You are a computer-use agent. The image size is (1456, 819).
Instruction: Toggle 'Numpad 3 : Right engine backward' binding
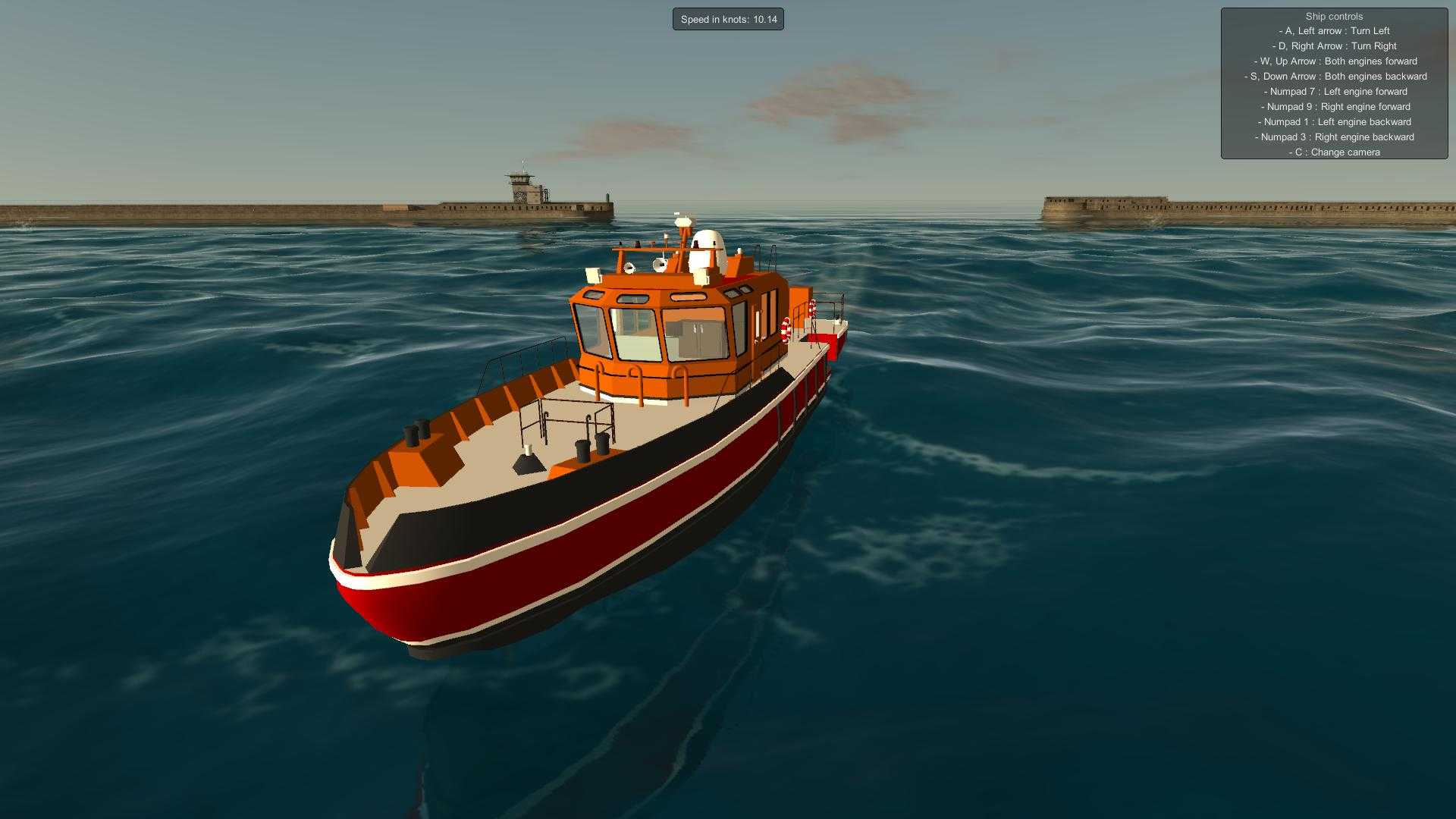1335,136
